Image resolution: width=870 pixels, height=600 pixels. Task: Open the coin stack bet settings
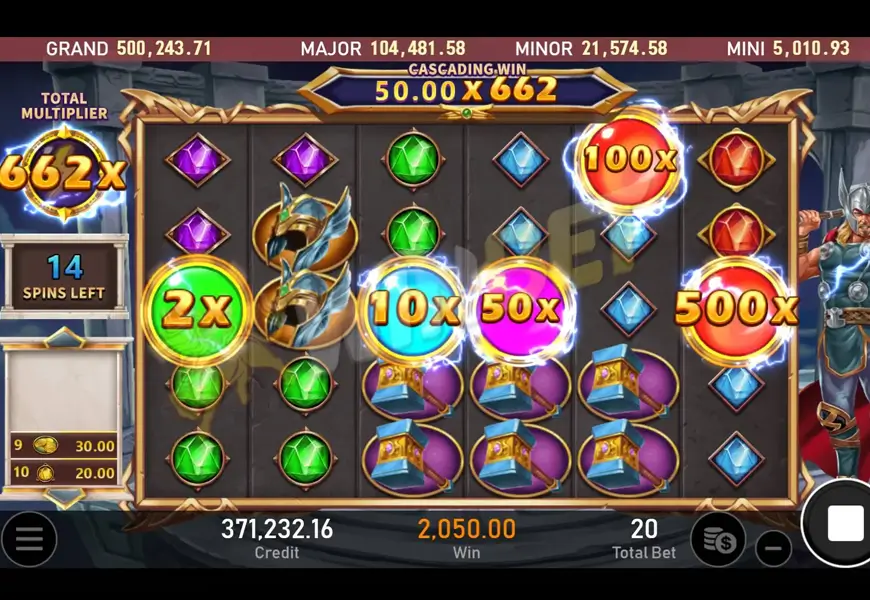pos(718,539)
